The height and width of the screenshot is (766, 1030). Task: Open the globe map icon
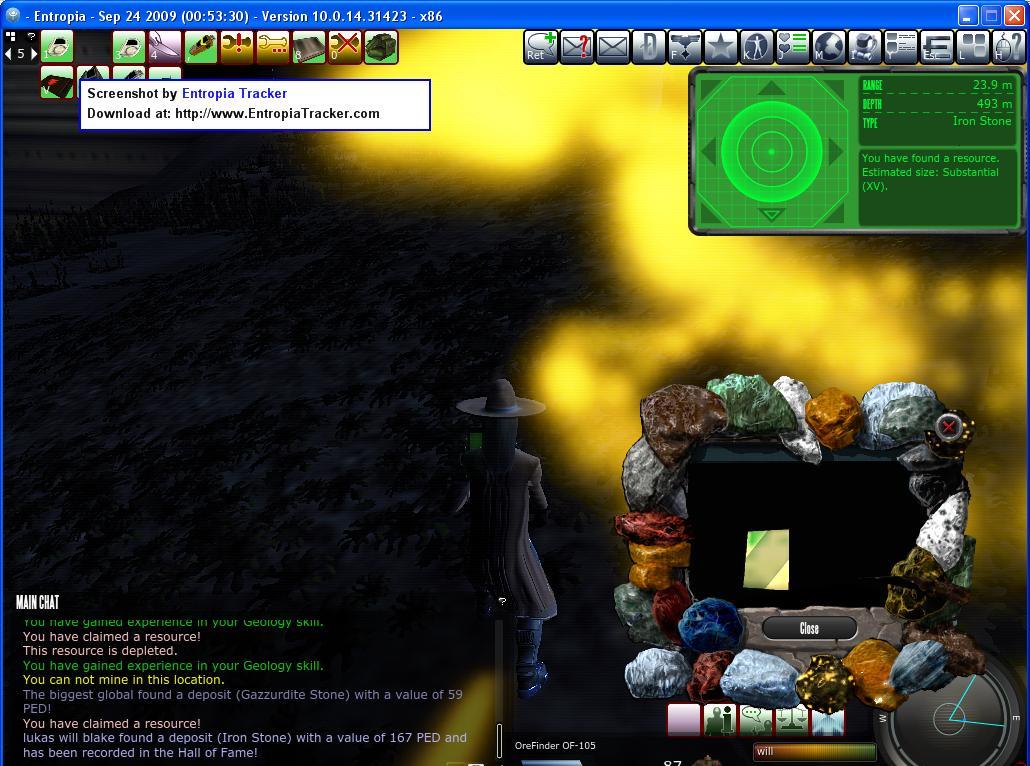coord(829,46)
